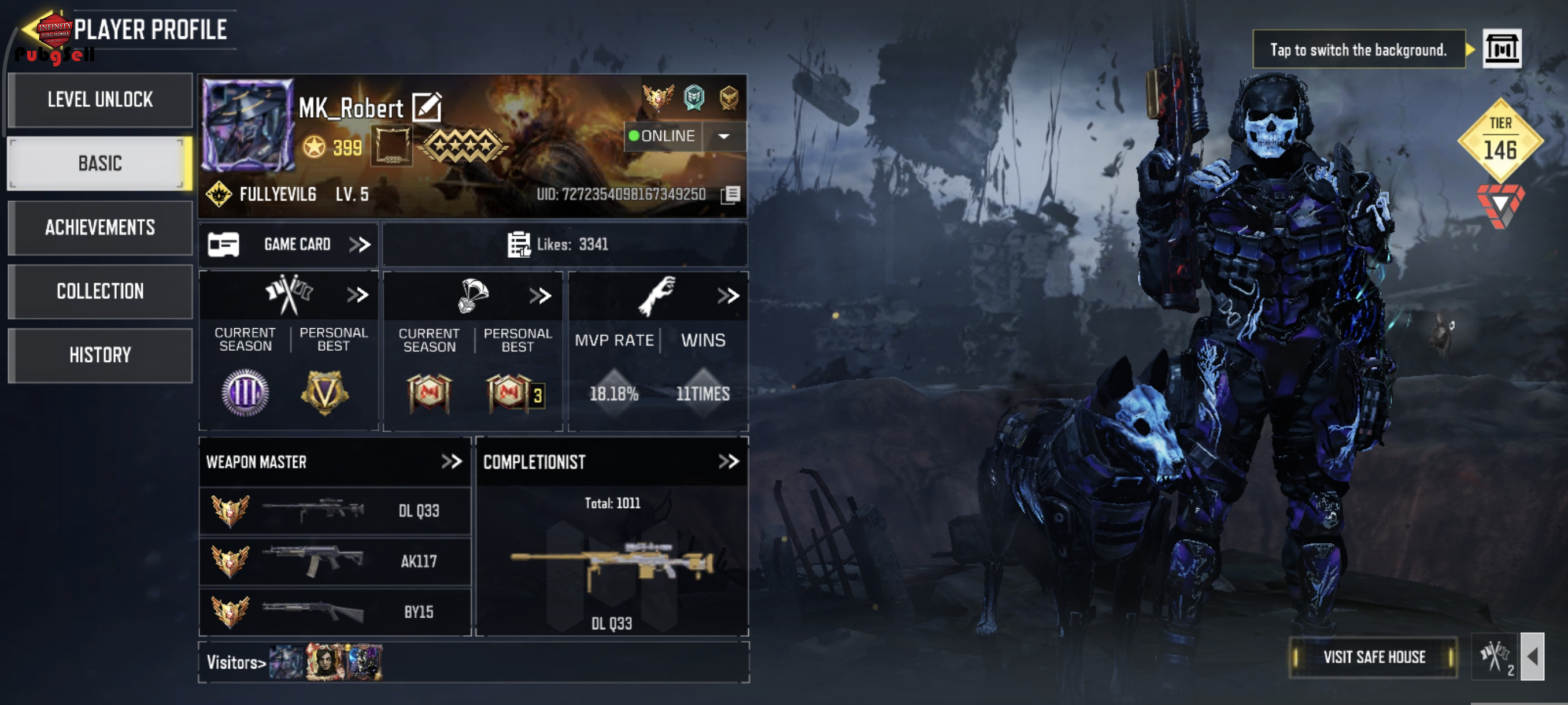Open the Visitors list
Viewport: 1568px width, 705px height.
[235, 662]
